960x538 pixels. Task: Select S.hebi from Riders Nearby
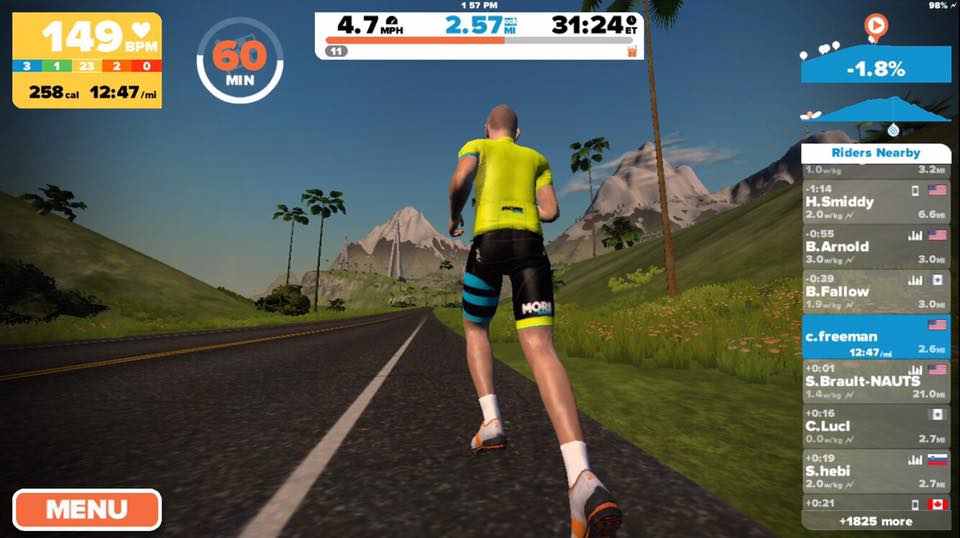click(x=862, y=471)
